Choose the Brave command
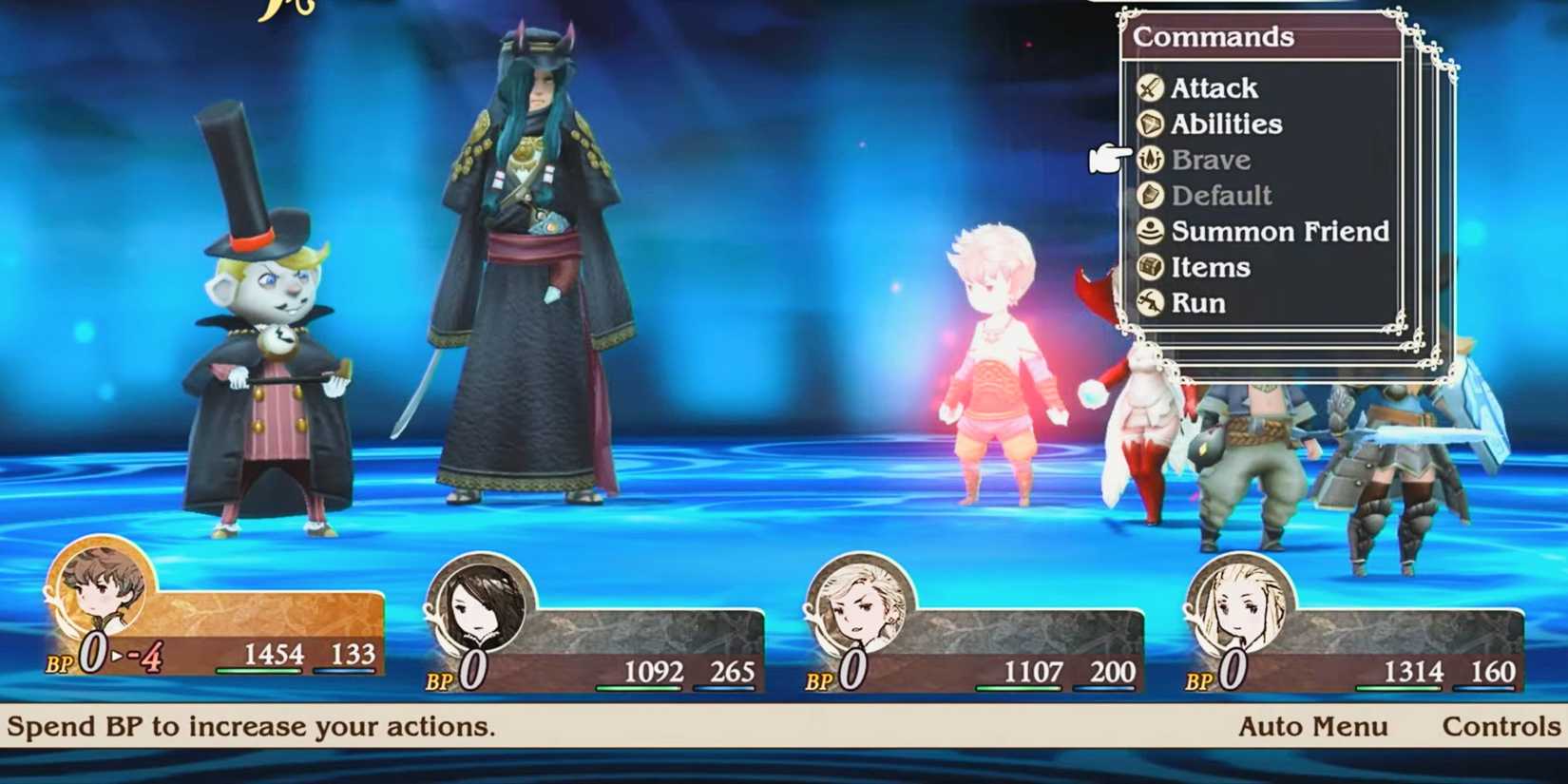Image resolution: width=1568 pixels, height=784 pixels. (1210, 160)
